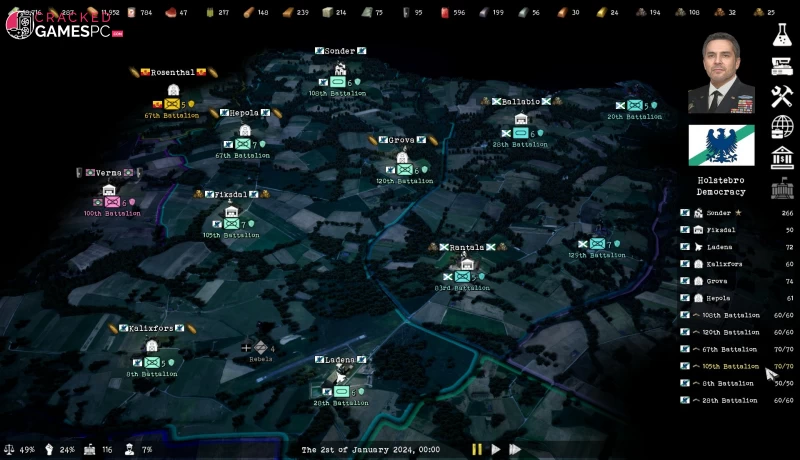Screen dimensions: 800x460
Task: Open the bank building menu
Action: [x=781, y=158]
